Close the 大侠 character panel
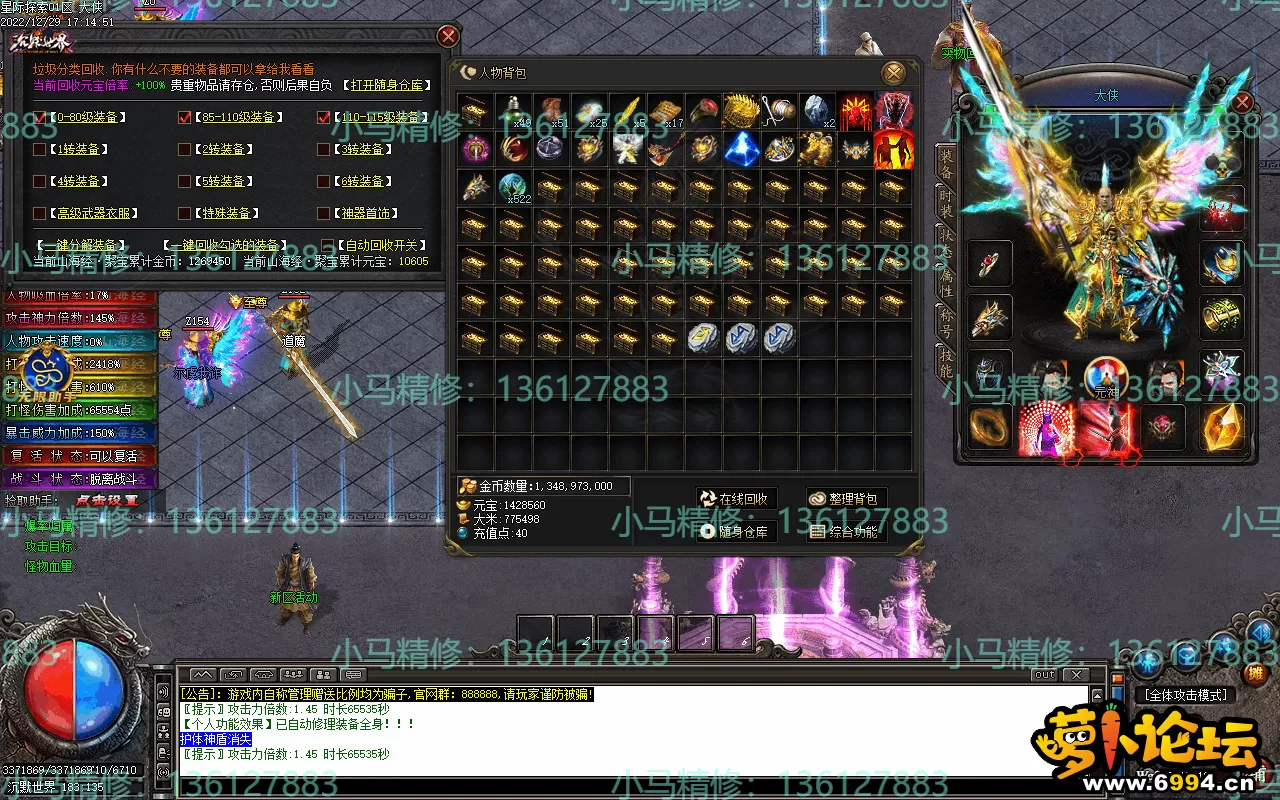The height and width of the screenshot is (800, 1280). coord(1242,102)
